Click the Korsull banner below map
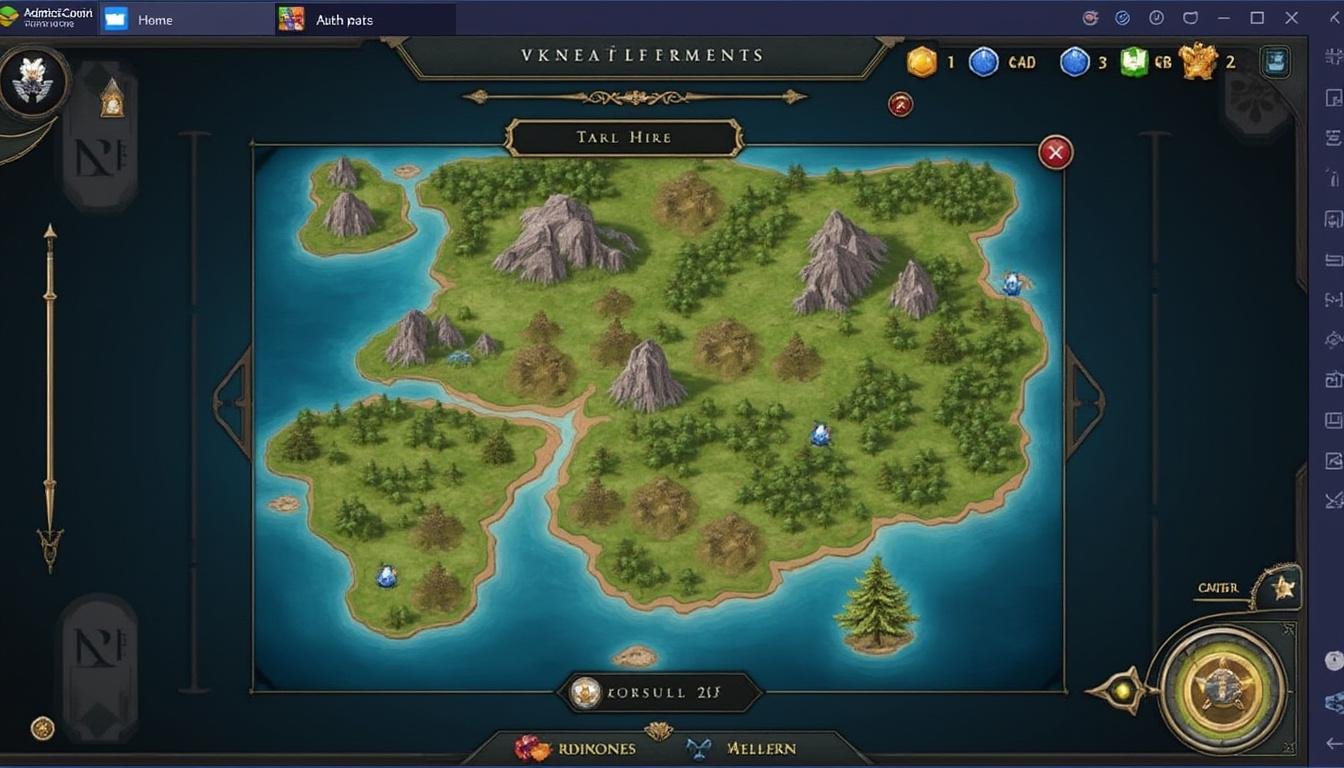The image size is (1344, 768). (x=658, y=691)
